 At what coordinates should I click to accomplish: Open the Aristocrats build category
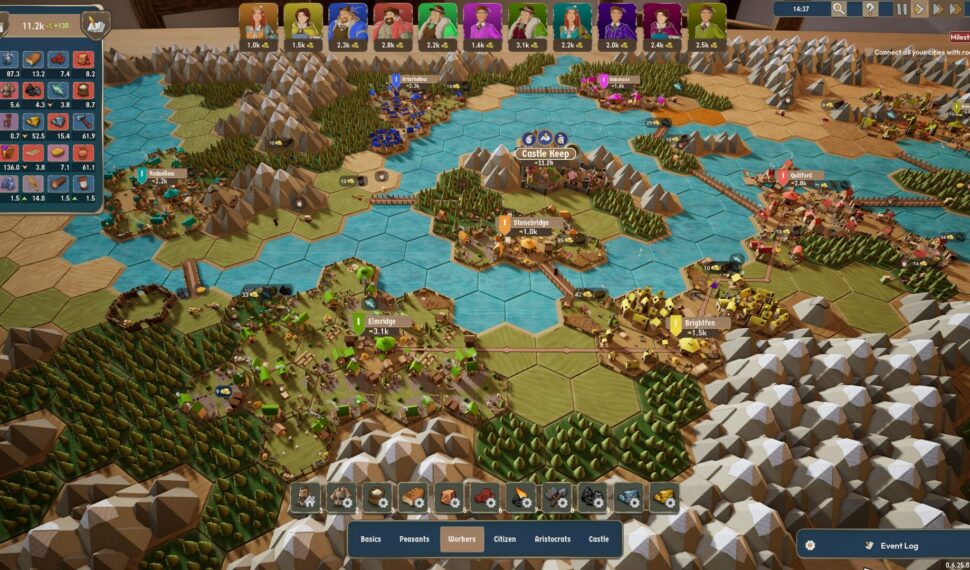[553, 539]
